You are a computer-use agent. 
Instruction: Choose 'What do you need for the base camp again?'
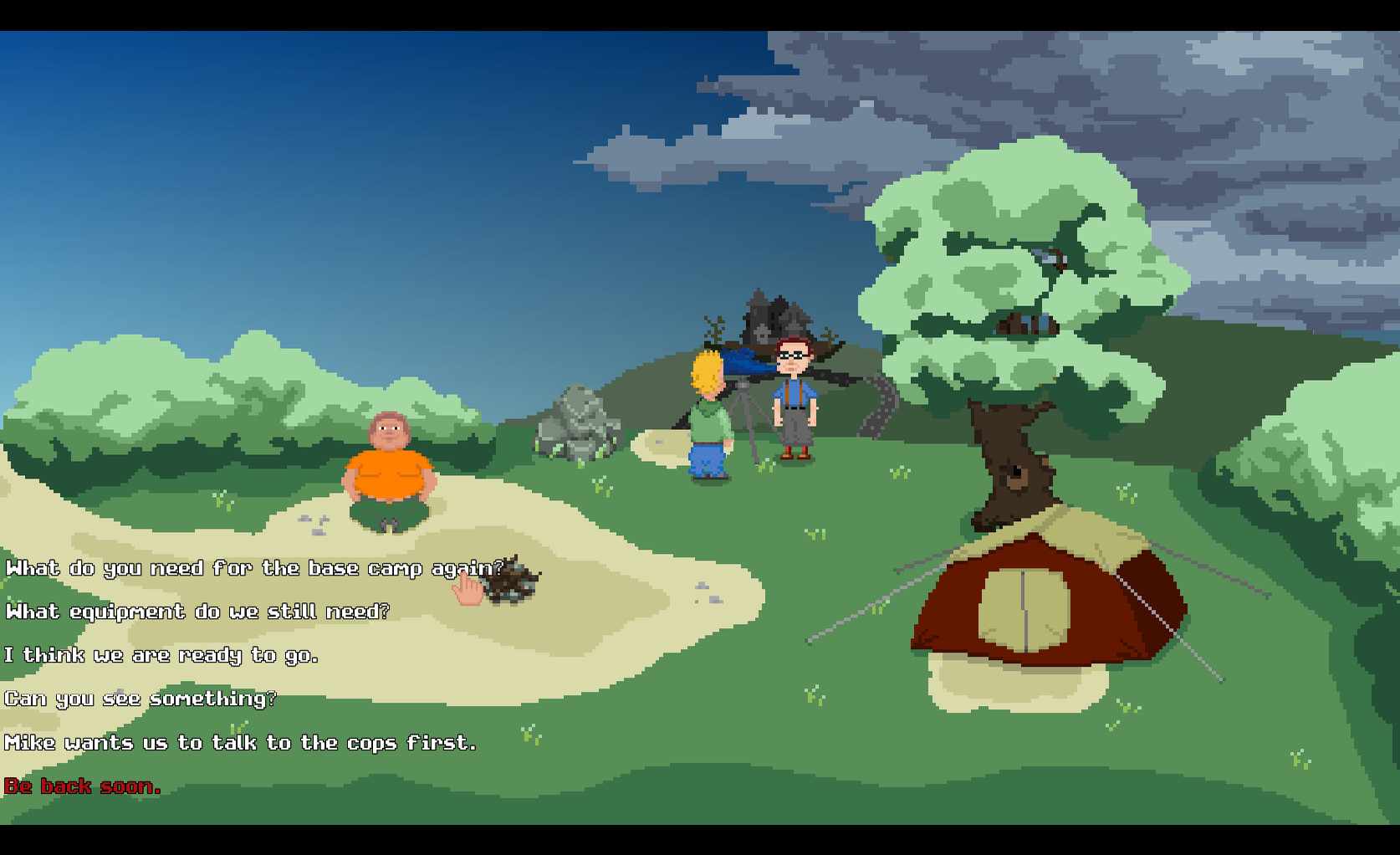[x=251, y=568]
